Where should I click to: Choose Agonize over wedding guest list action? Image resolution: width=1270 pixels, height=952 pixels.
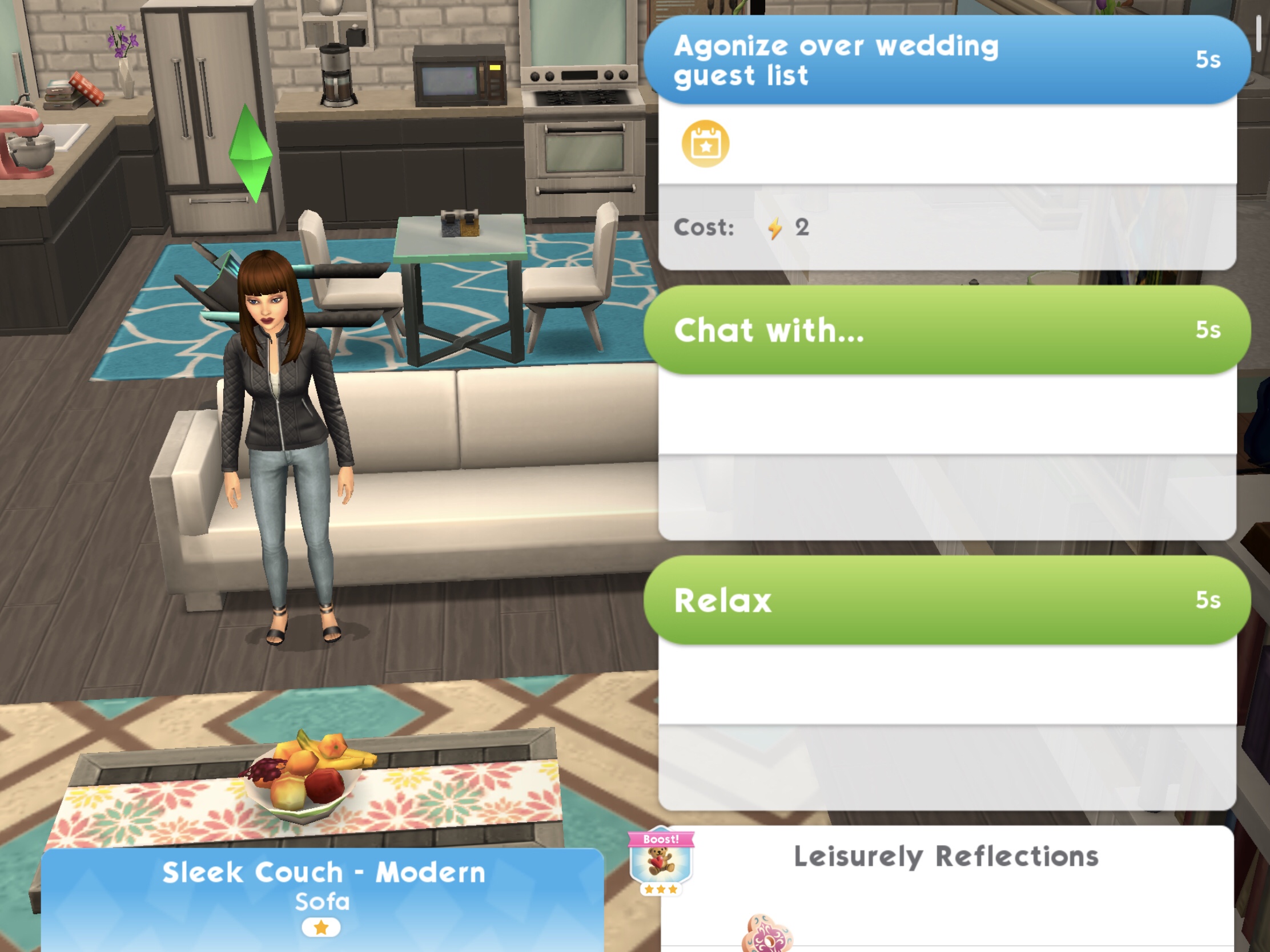(x=946, y=60)
